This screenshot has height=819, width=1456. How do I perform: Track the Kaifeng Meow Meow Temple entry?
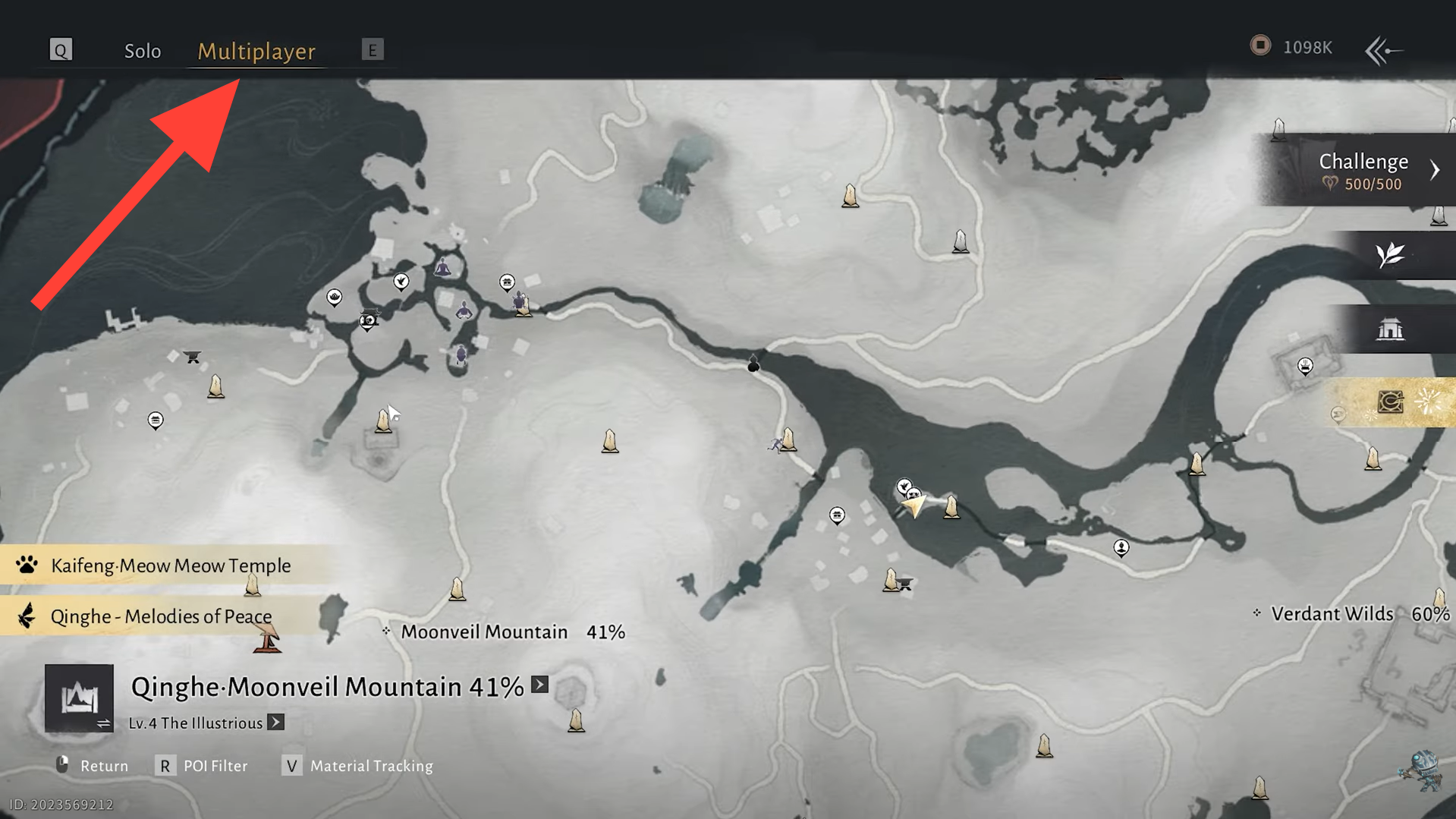pyautogui.click(x=170, y=565)
